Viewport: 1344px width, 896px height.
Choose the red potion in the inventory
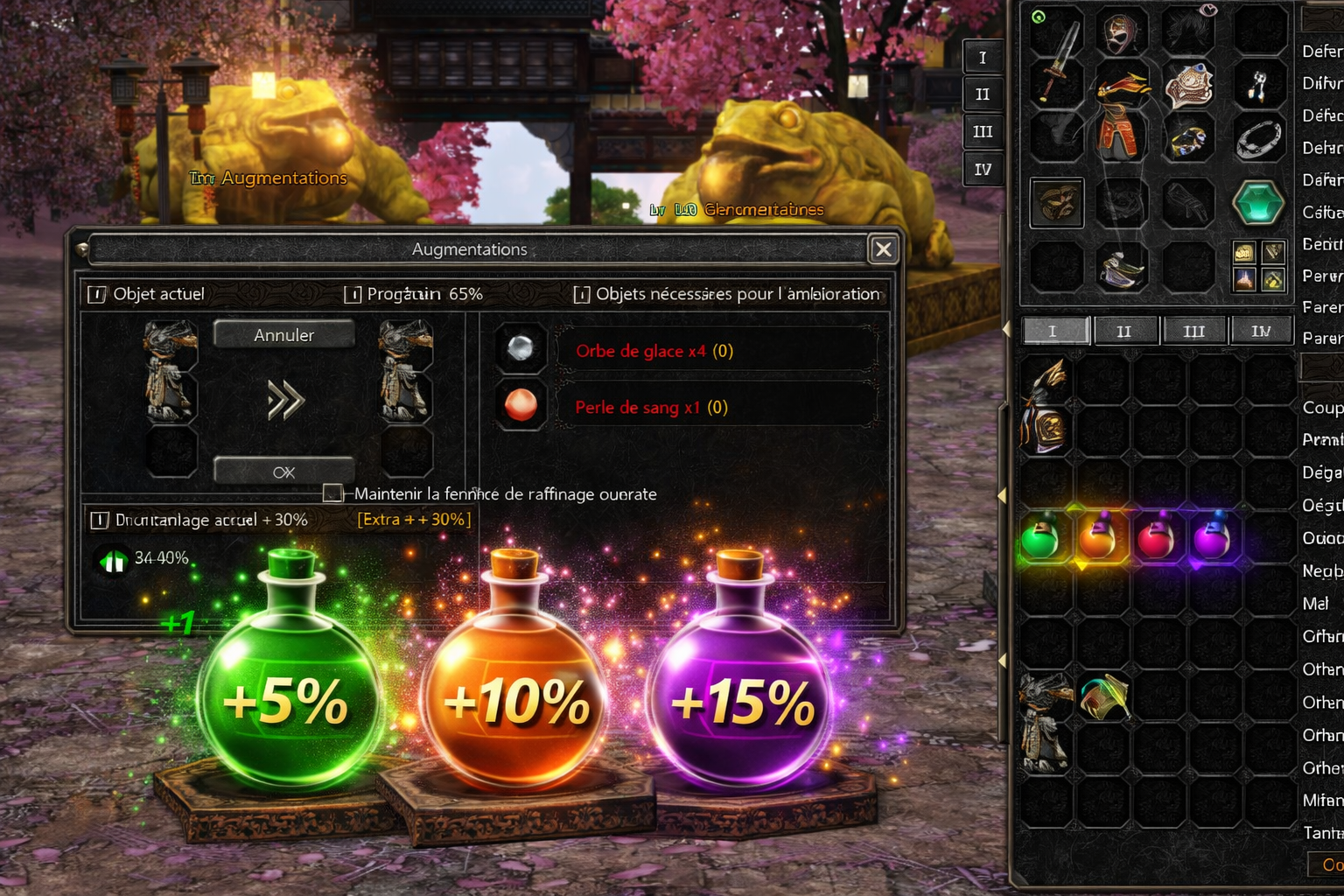click(1155, 537)
